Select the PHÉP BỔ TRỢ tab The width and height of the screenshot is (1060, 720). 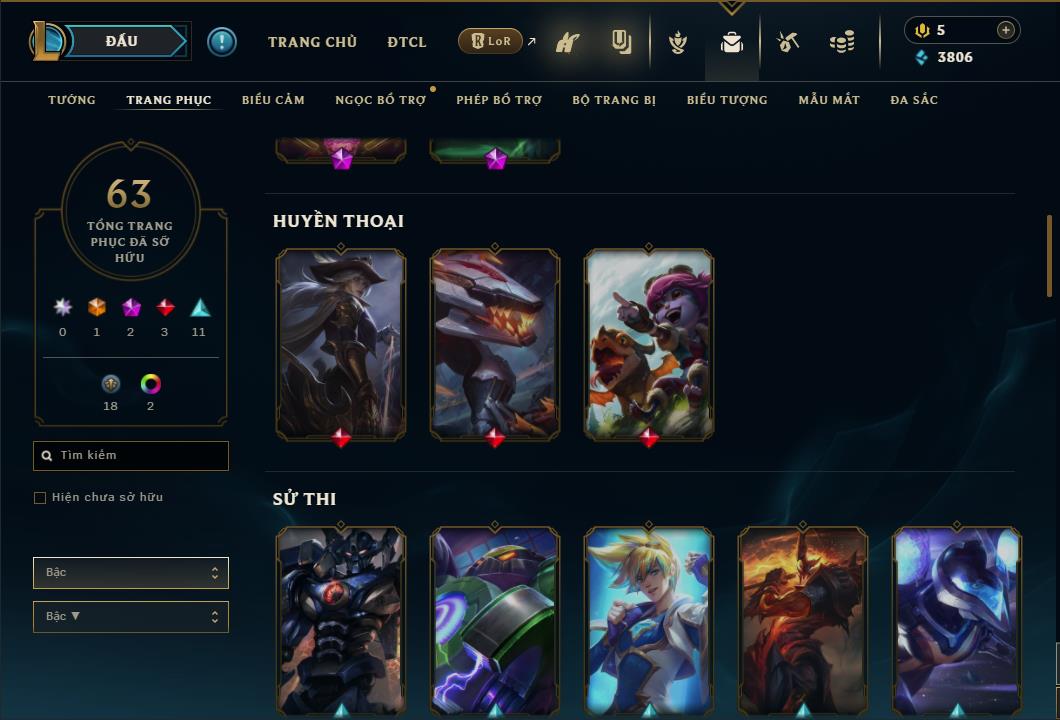[x=499, y=100]
